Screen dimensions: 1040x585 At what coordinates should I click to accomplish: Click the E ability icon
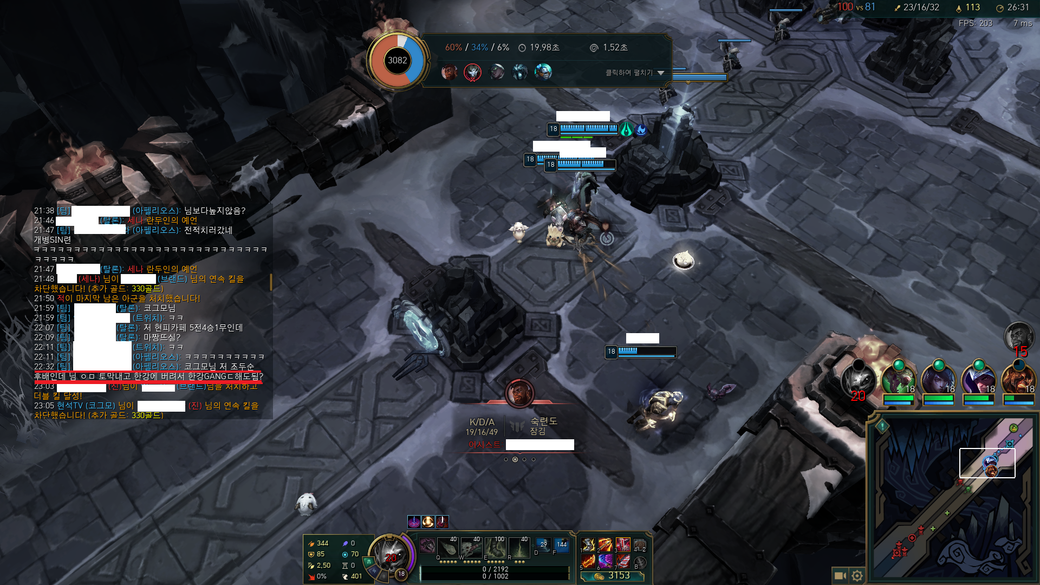495,548
